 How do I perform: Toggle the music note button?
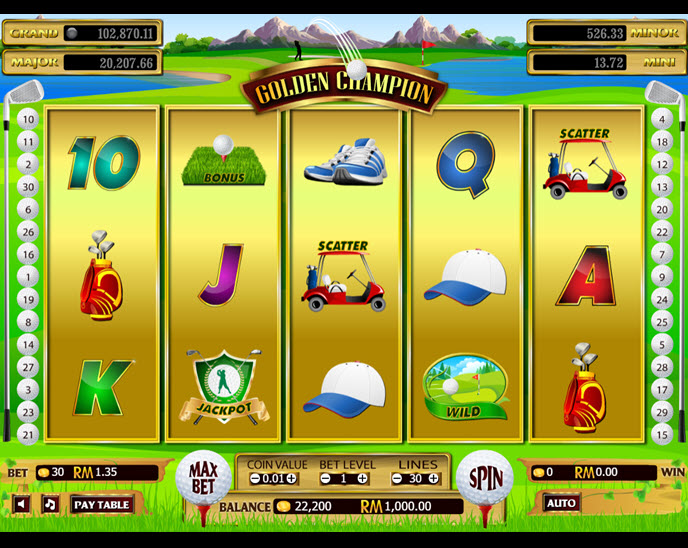click(x=50, y=504)
